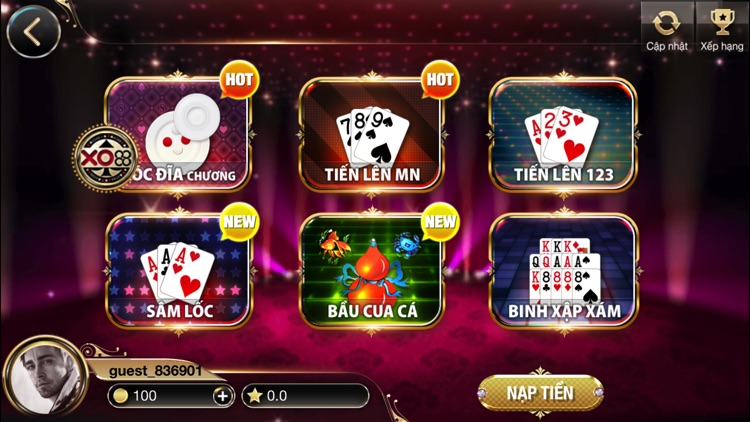Screen dimensions: 750x422
Task: Enter the Binh Xập Xám game
Action: [x=563, y=271]
